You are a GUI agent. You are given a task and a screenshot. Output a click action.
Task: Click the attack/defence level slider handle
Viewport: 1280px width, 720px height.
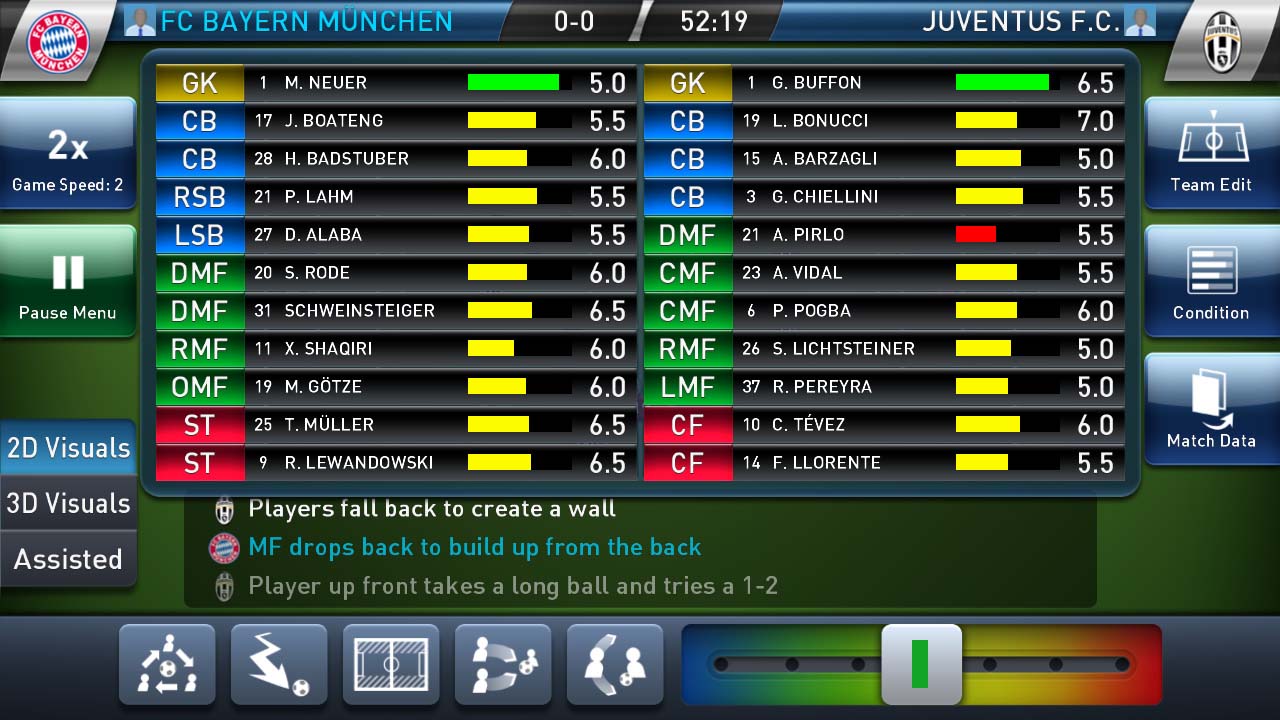[921, 664]
